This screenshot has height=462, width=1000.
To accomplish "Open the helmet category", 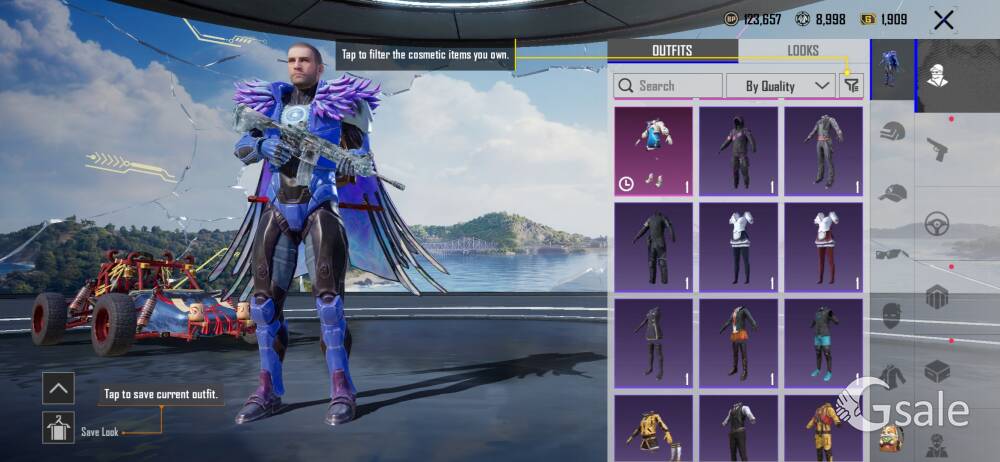I will [893, 131].
